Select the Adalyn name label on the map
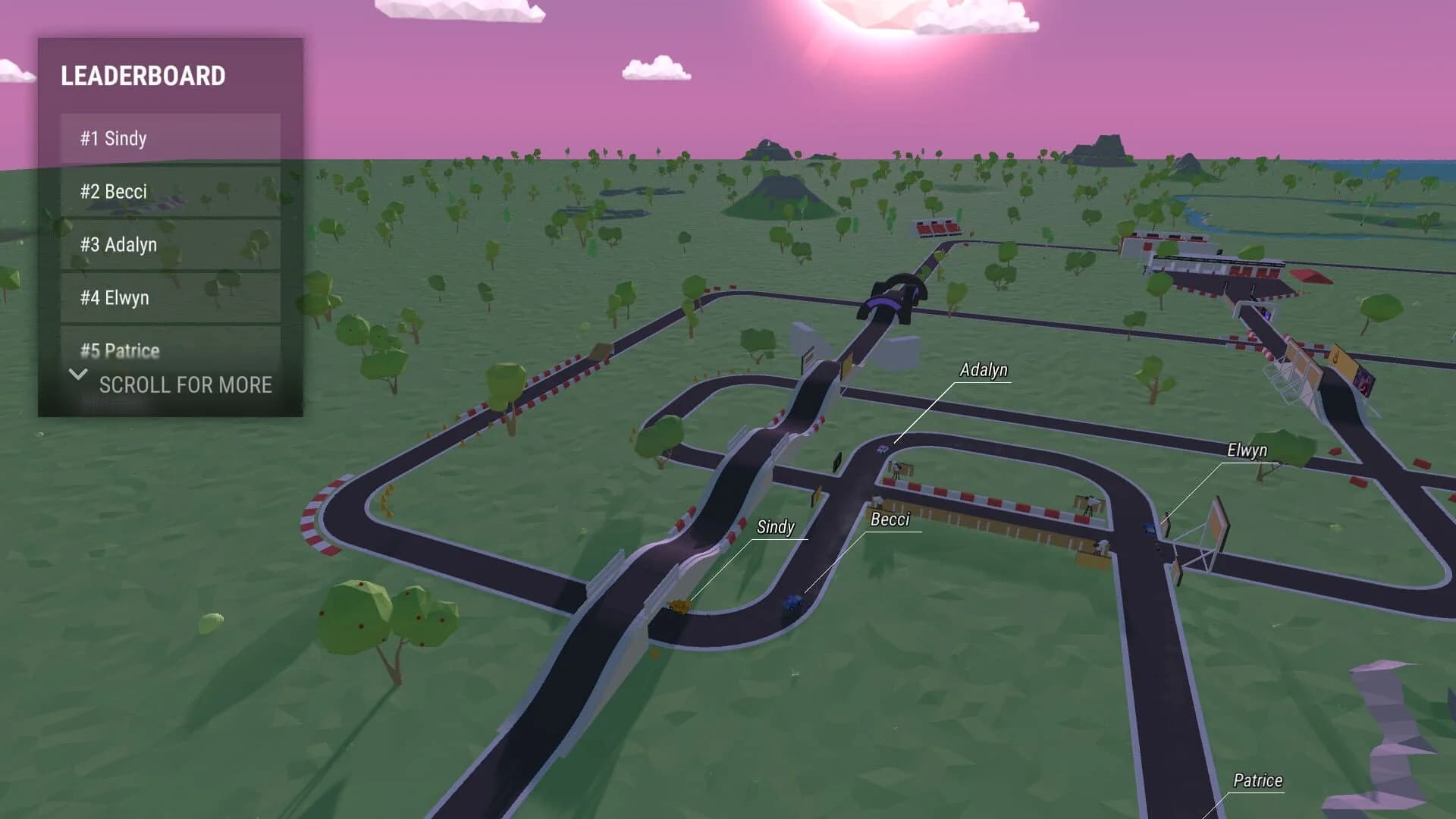Image resolution: width=1456 pixels, height=819 pixels. tap(984, 371)
